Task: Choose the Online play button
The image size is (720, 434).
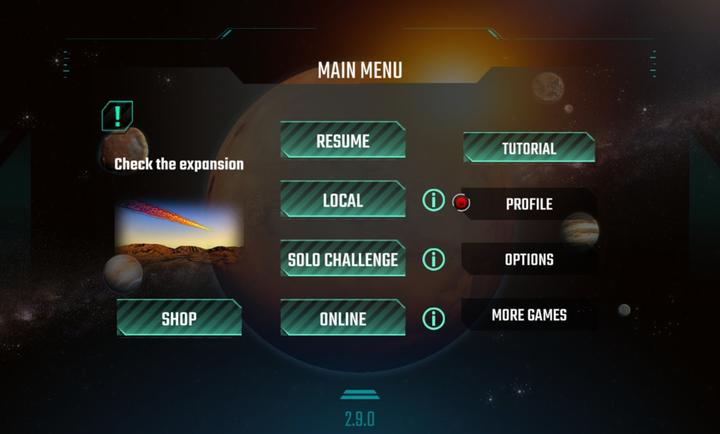Action: coord(342,319)
